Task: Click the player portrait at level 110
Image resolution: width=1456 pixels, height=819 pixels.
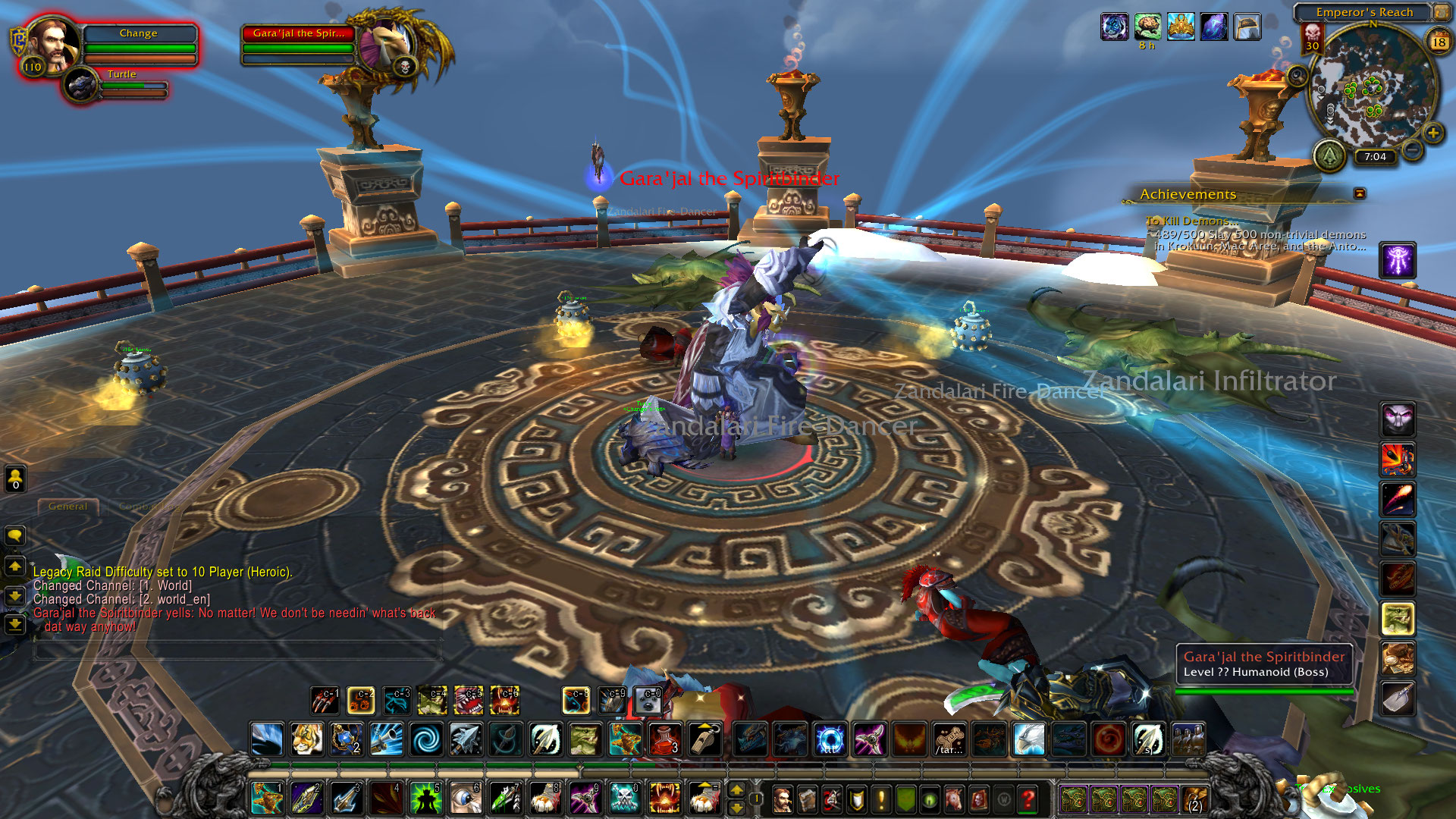Action: coord(51,44)
